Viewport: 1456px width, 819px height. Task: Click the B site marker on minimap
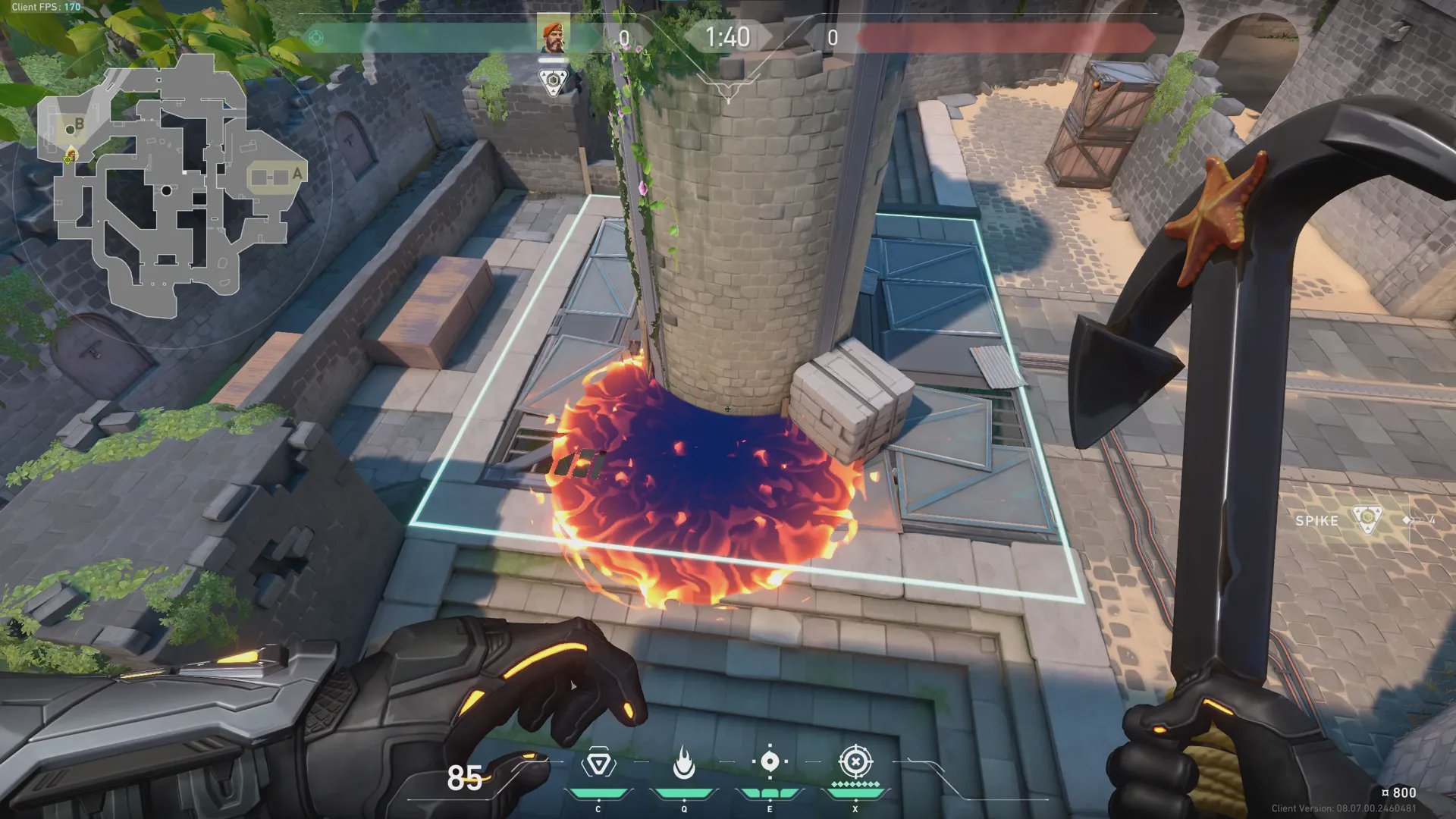coord(79,124)
